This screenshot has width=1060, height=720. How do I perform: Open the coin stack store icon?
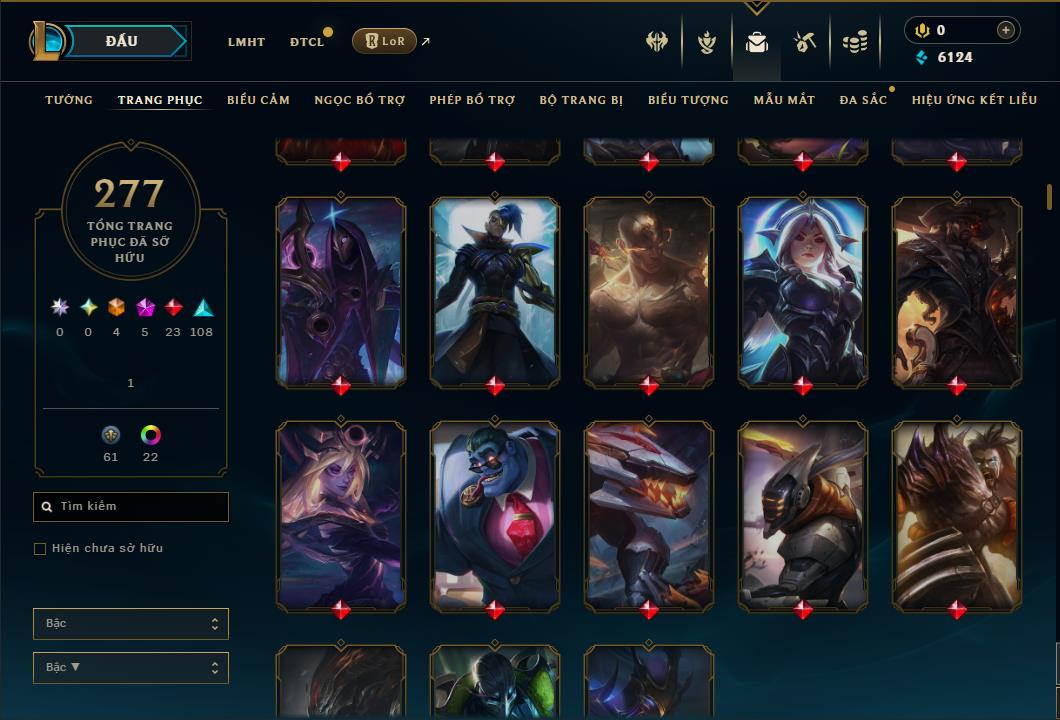point(855,42)
